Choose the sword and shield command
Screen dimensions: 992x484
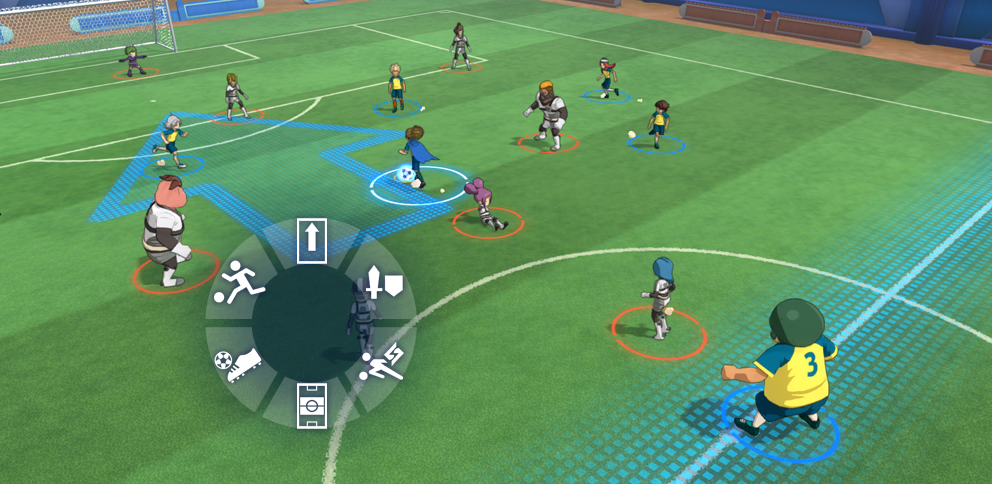[x=384, y=283]
